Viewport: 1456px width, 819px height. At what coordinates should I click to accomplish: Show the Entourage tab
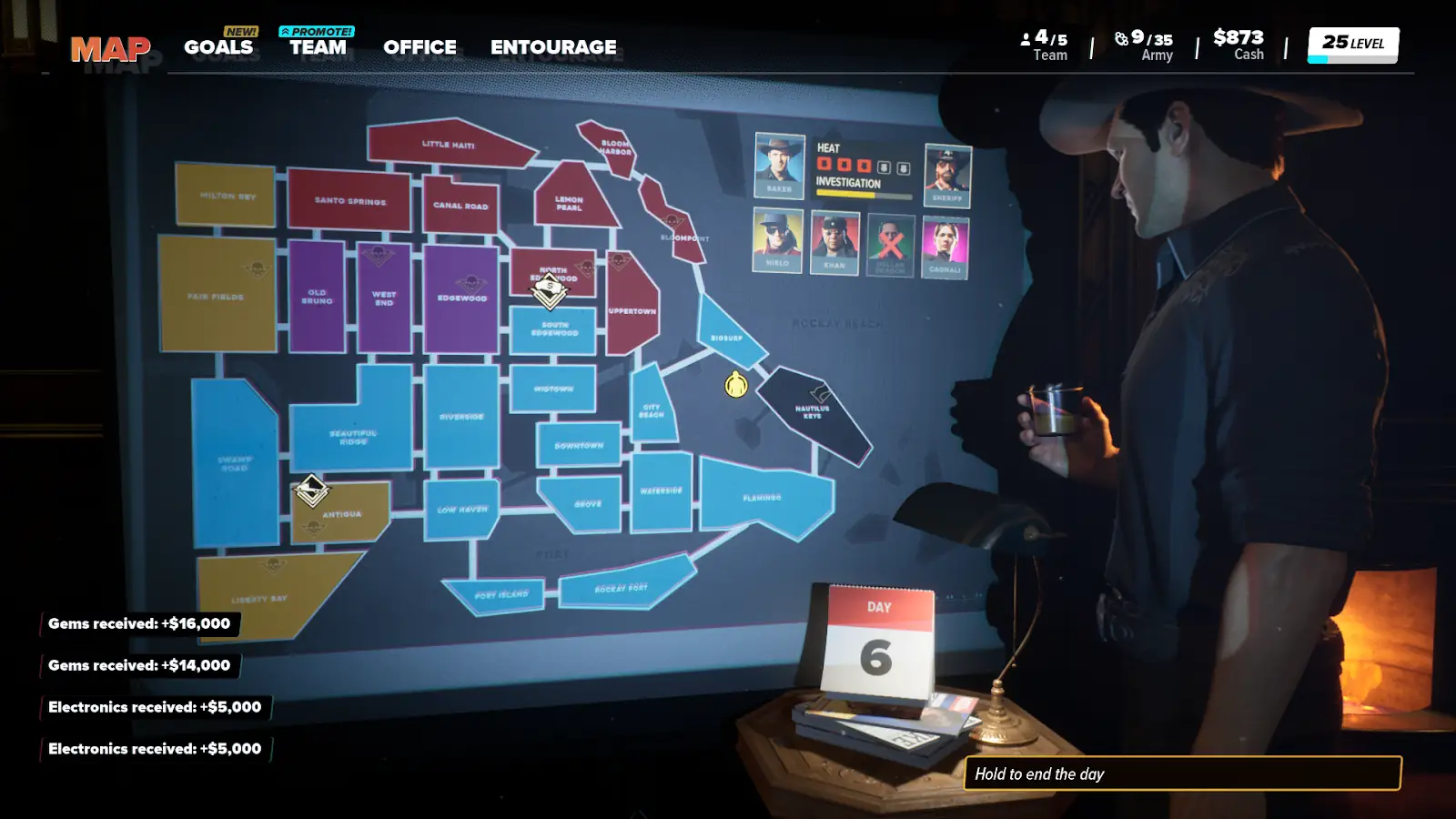(553, 46)
